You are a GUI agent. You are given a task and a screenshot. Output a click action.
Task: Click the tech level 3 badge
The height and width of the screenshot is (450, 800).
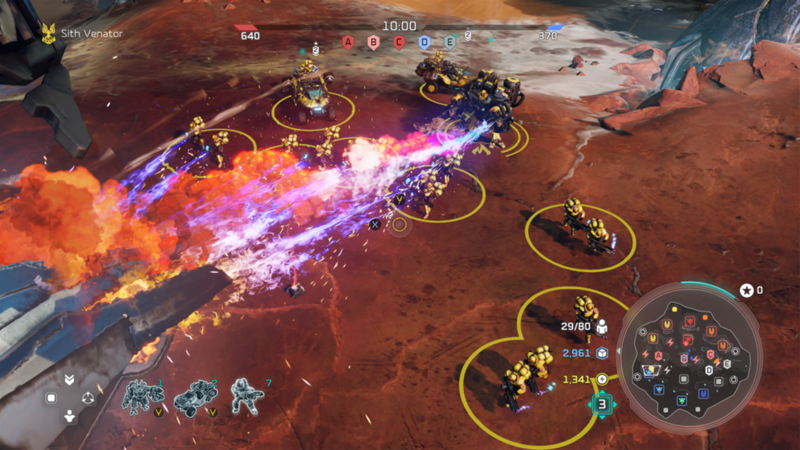[602, 404]
